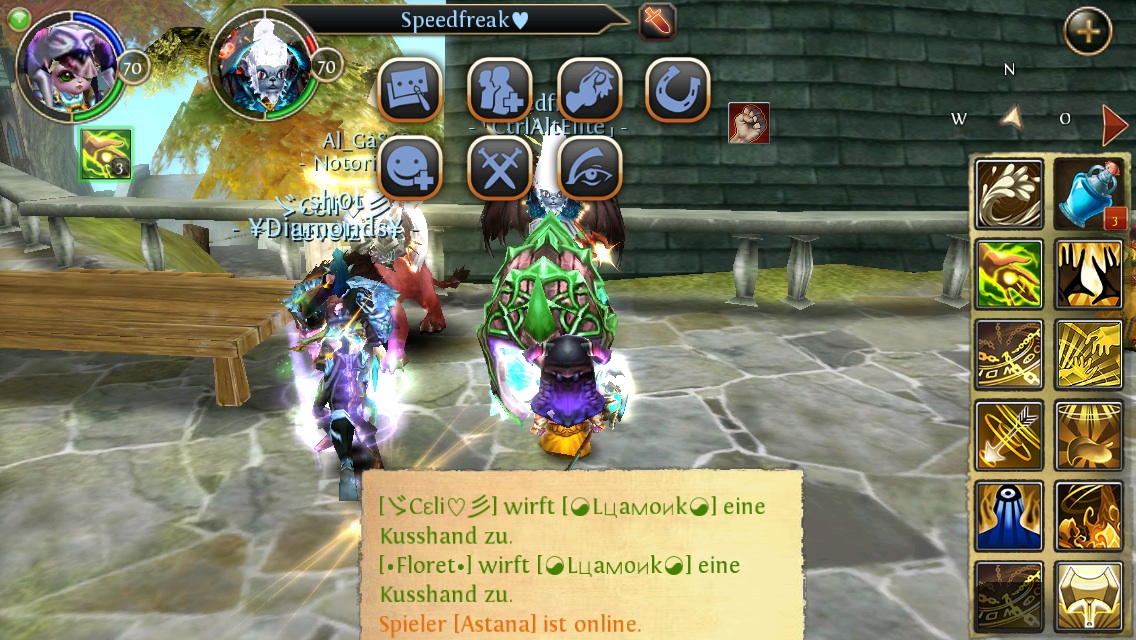Cast the green glowing hand skill

coord(1009,274)
